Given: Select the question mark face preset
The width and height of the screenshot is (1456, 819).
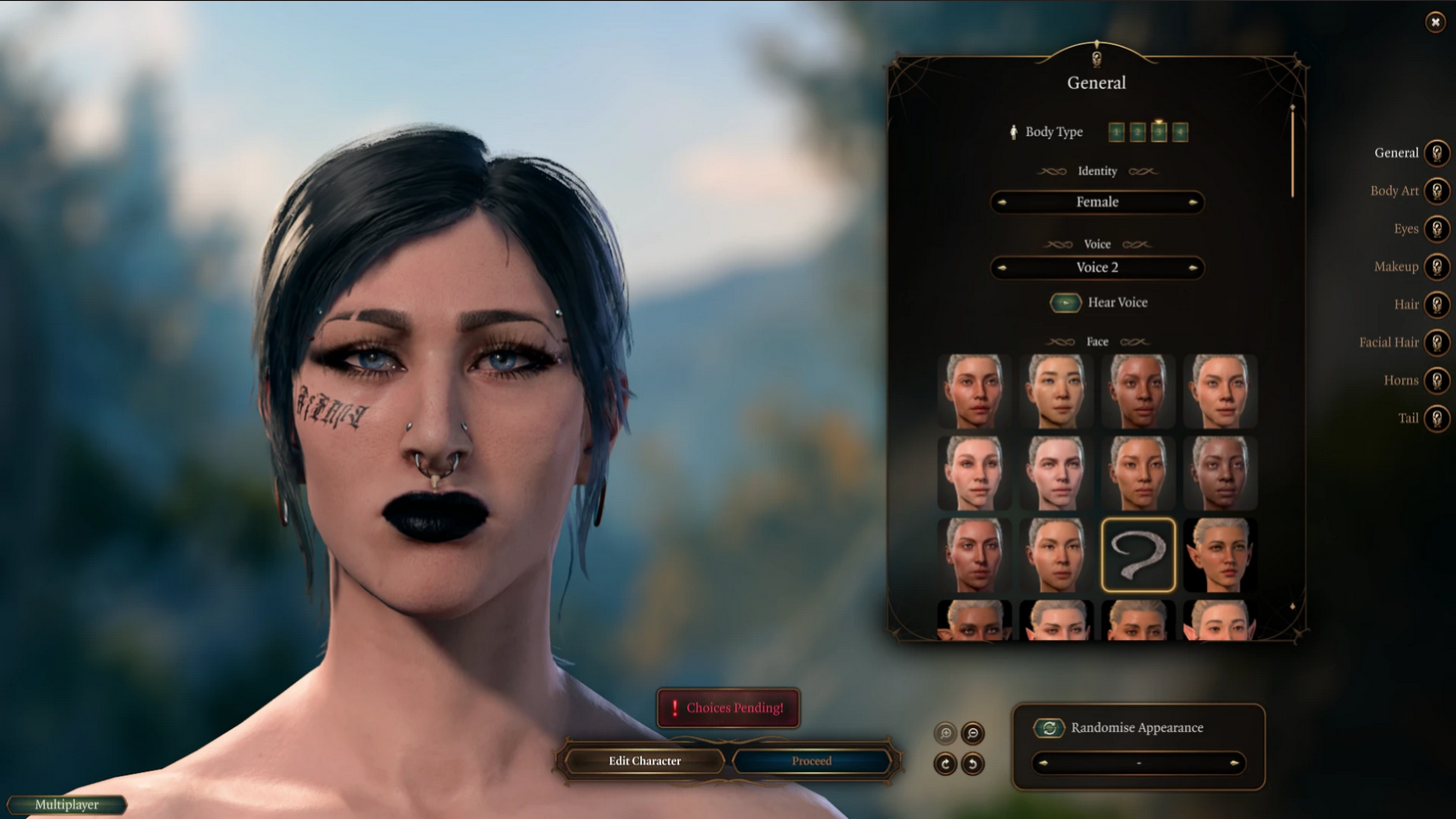Looking at the screenshot, I should [1137, 554].
